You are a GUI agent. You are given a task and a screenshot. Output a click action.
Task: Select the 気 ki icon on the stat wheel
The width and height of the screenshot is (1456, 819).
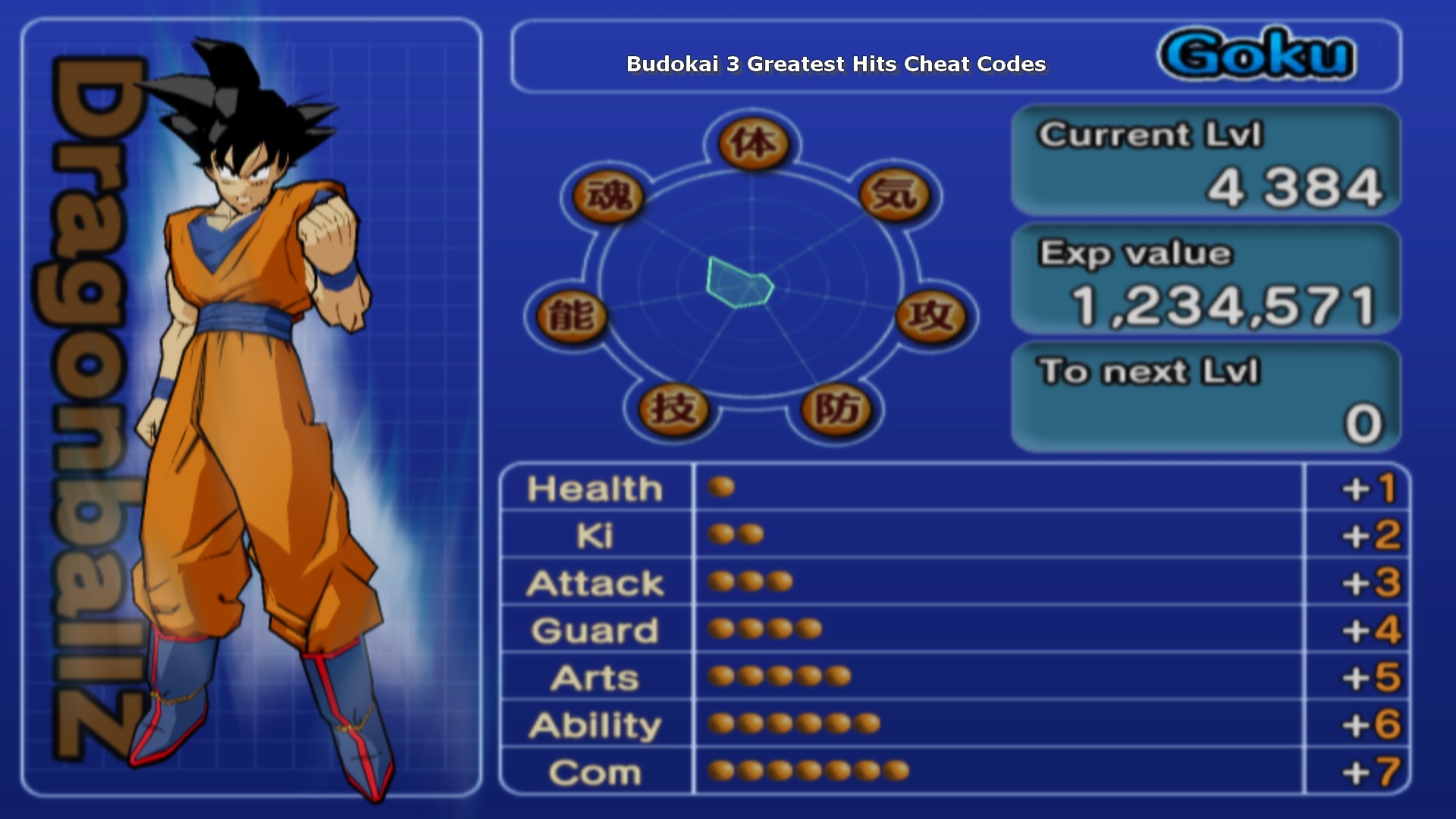pos(895,196)
